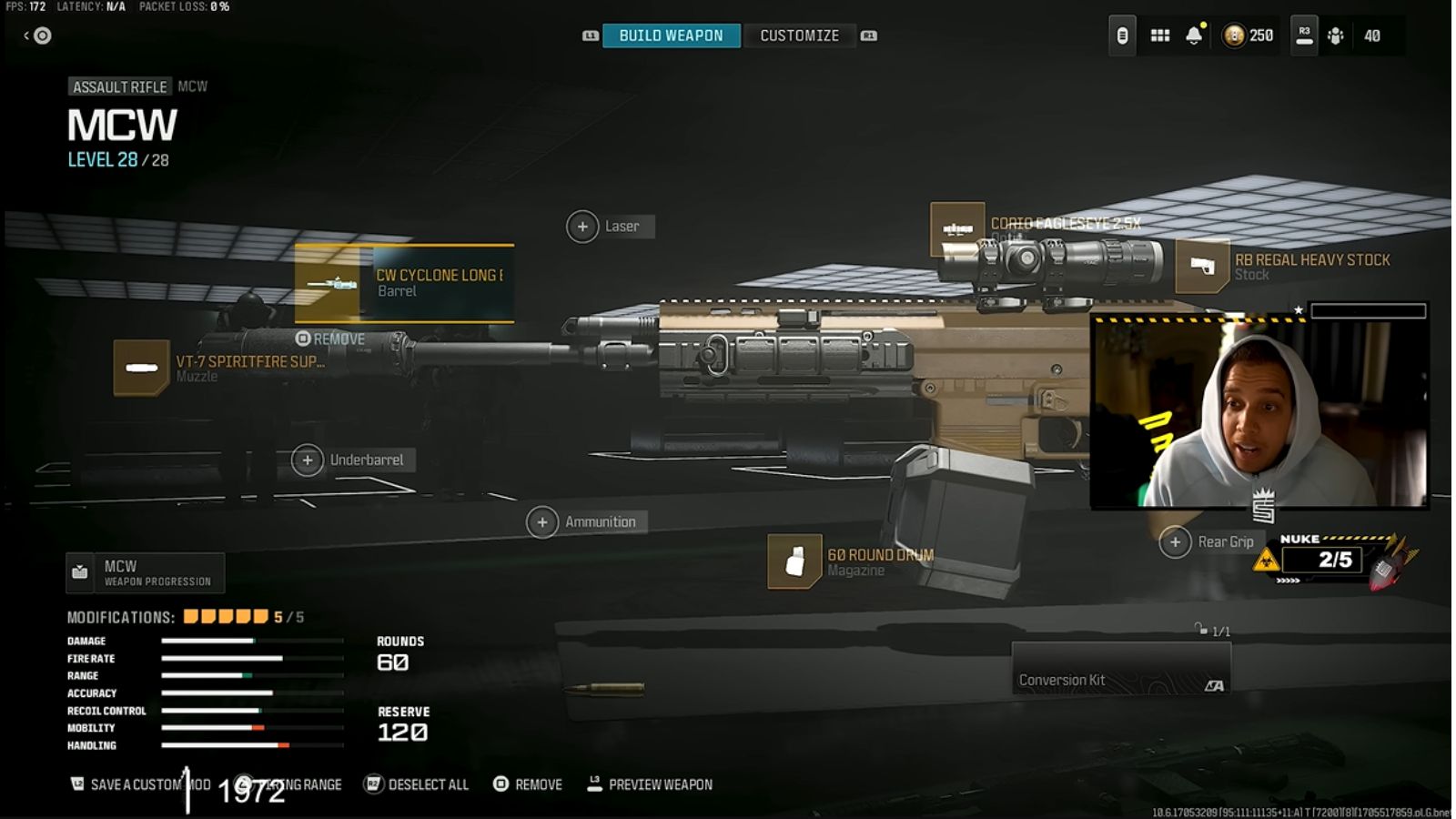Image resolution: width=1456 pixels, height=819 pixels.
Task: Select the Build Weapon tab
Action: click(671, 35)
